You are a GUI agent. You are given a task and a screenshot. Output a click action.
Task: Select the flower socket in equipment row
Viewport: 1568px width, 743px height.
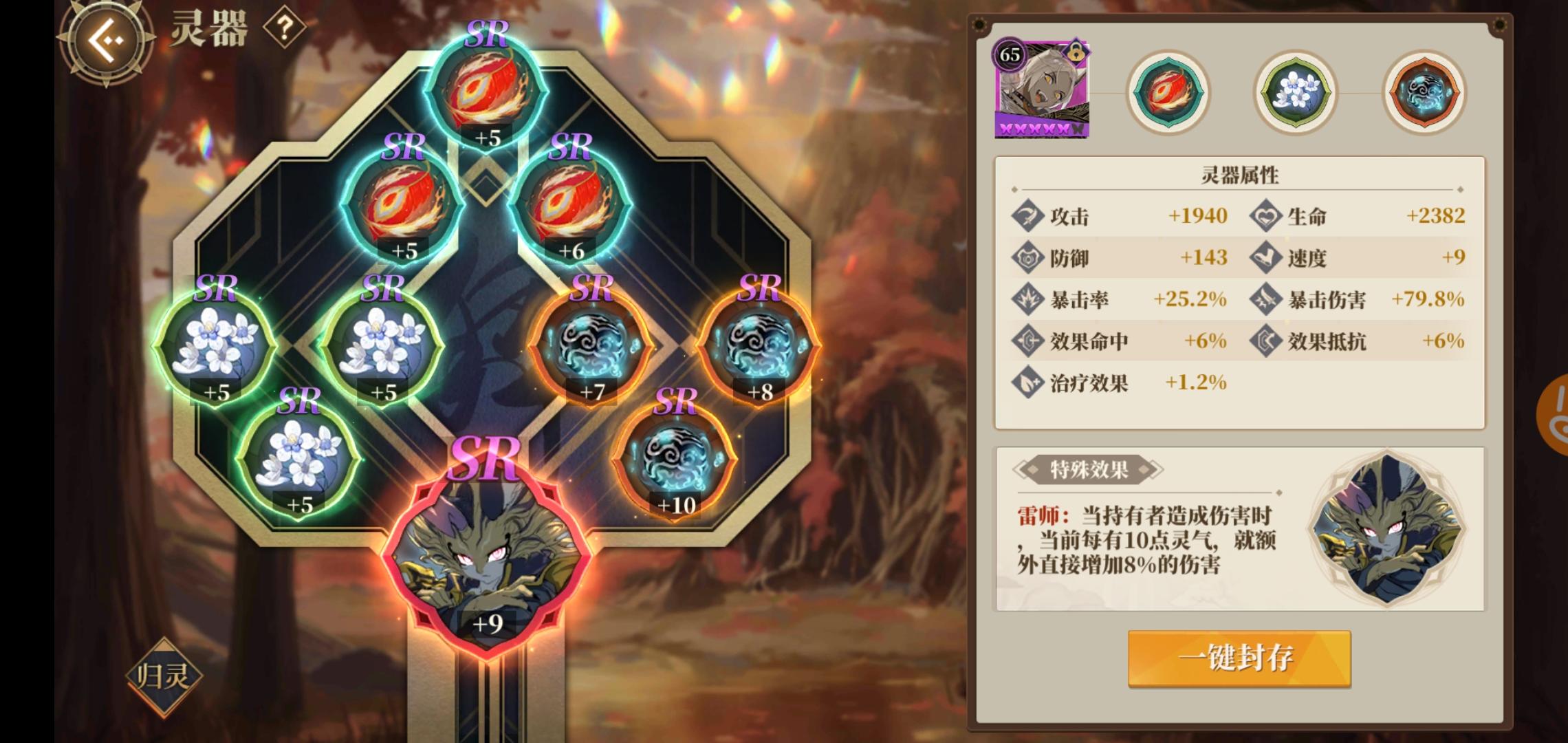click(x=1294, y=93)
